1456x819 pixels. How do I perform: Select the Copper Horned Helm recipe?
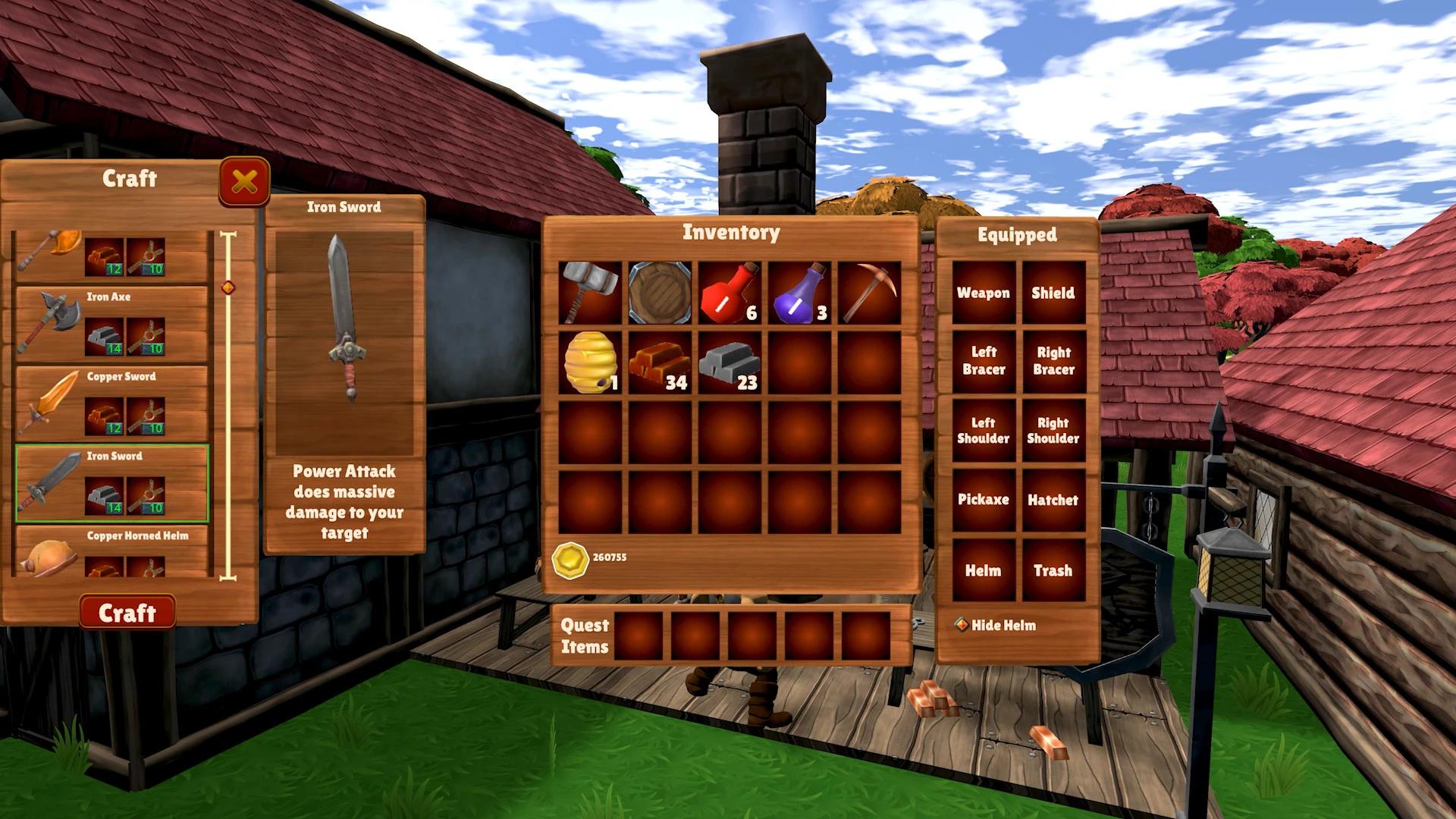click(x=112, y=554)
